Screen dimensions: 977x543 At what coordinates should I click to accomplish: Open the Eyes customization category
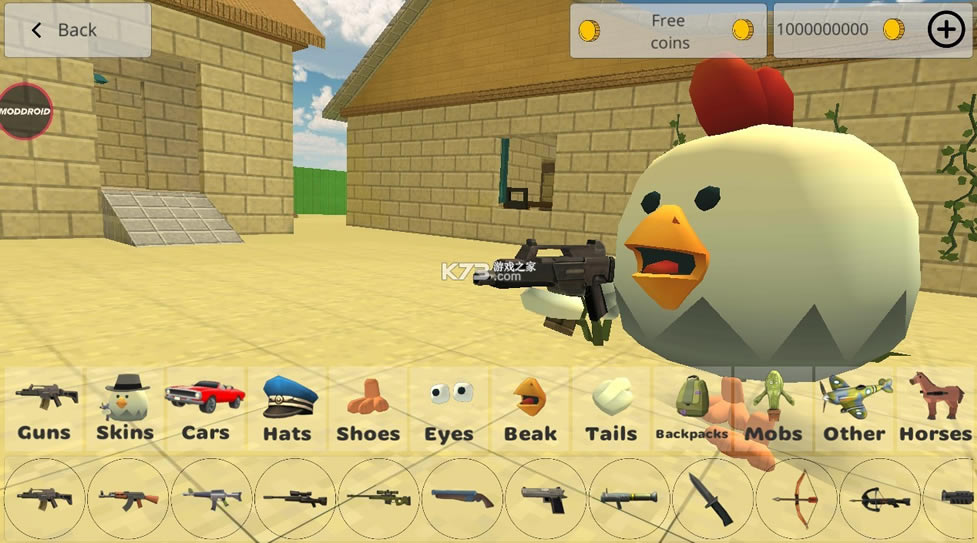[449, 409]
